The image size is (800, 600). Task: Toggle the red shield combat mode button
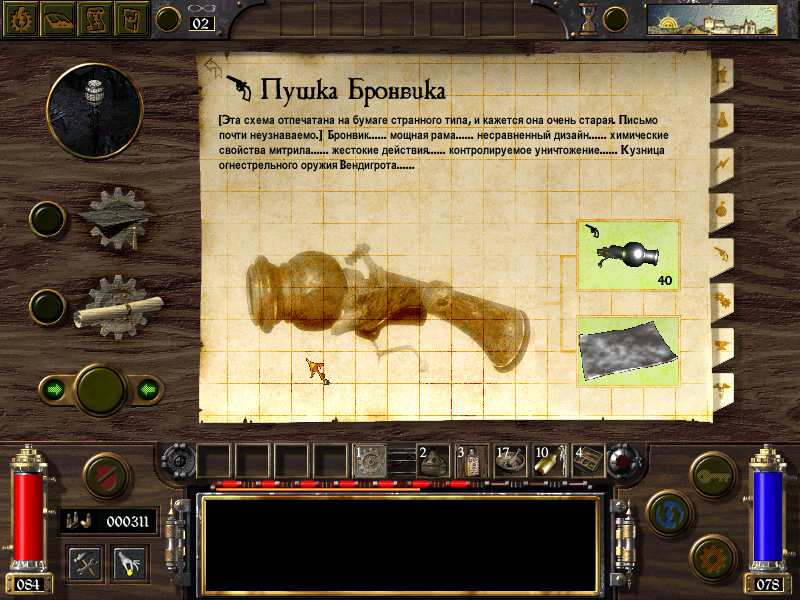(104, 476)
